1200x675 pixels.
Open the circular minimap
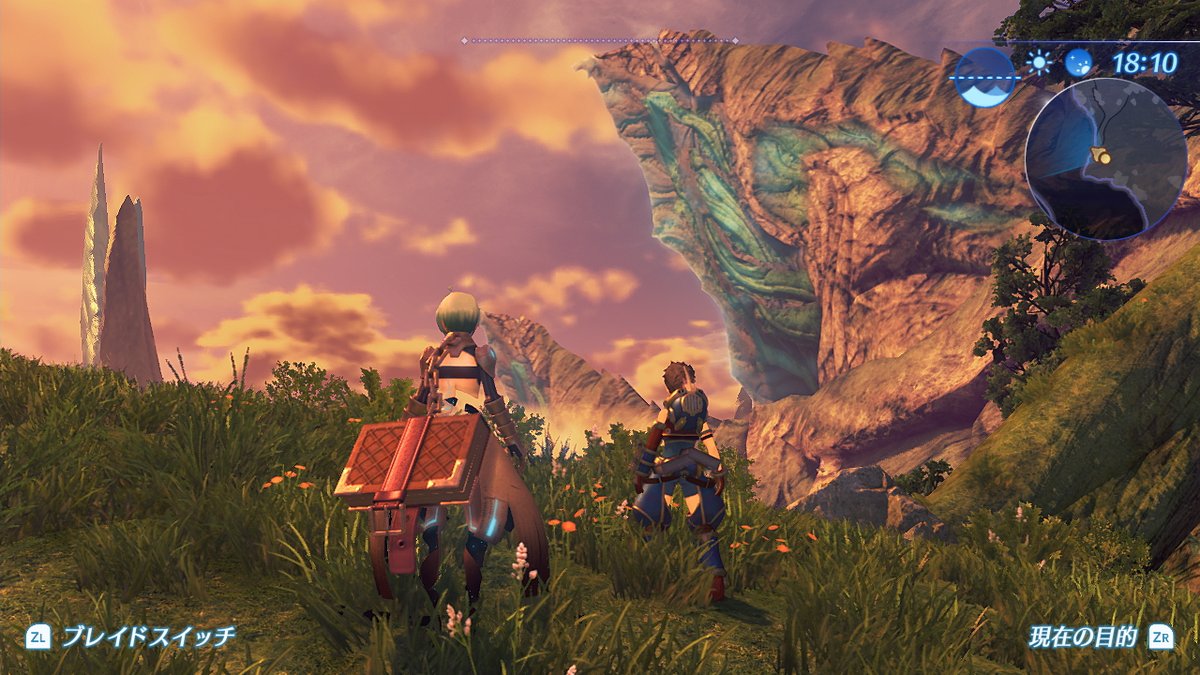[1105, 159]
